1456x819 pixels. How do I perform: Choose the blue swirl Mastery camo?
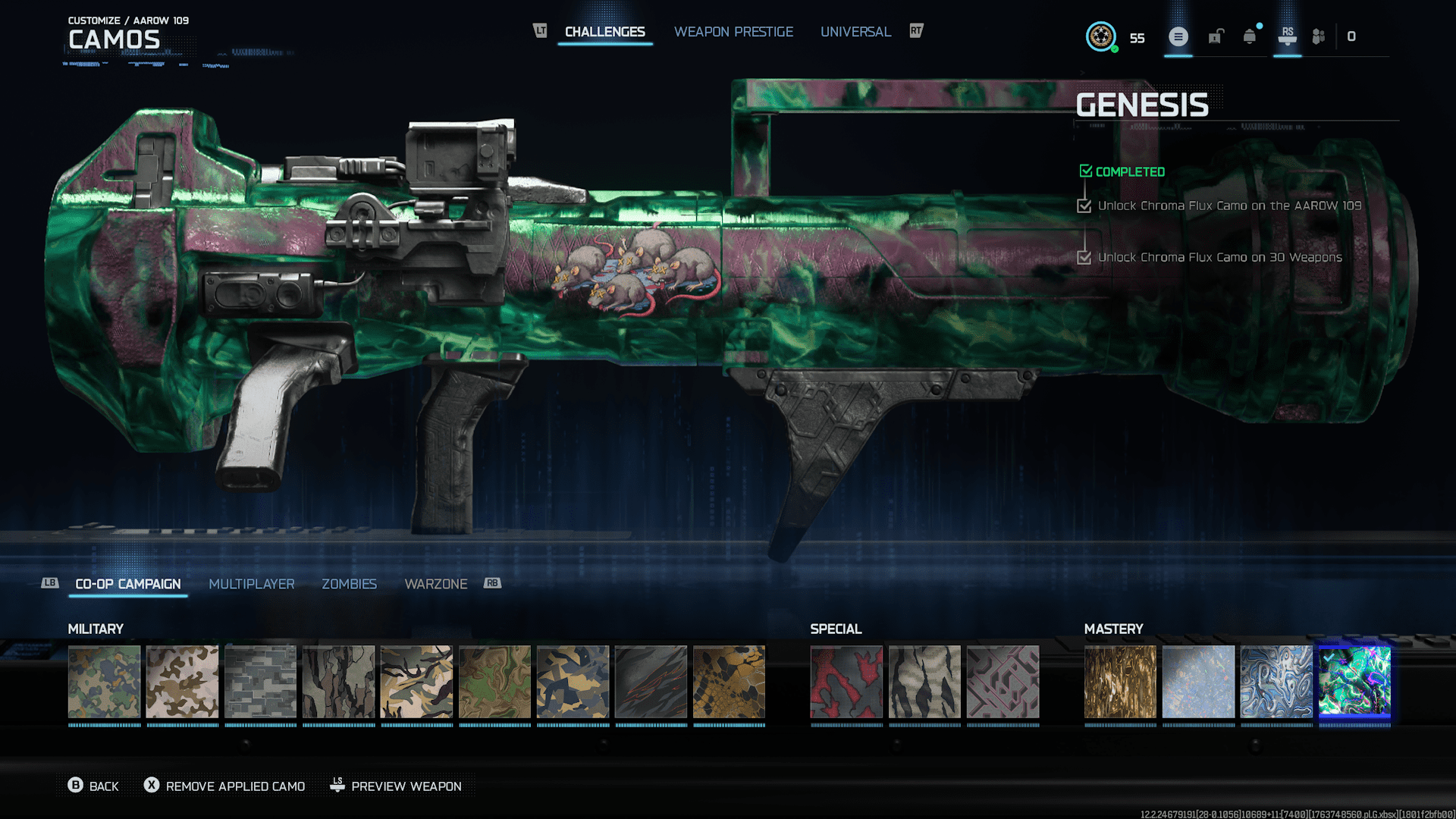point(1276,682)
